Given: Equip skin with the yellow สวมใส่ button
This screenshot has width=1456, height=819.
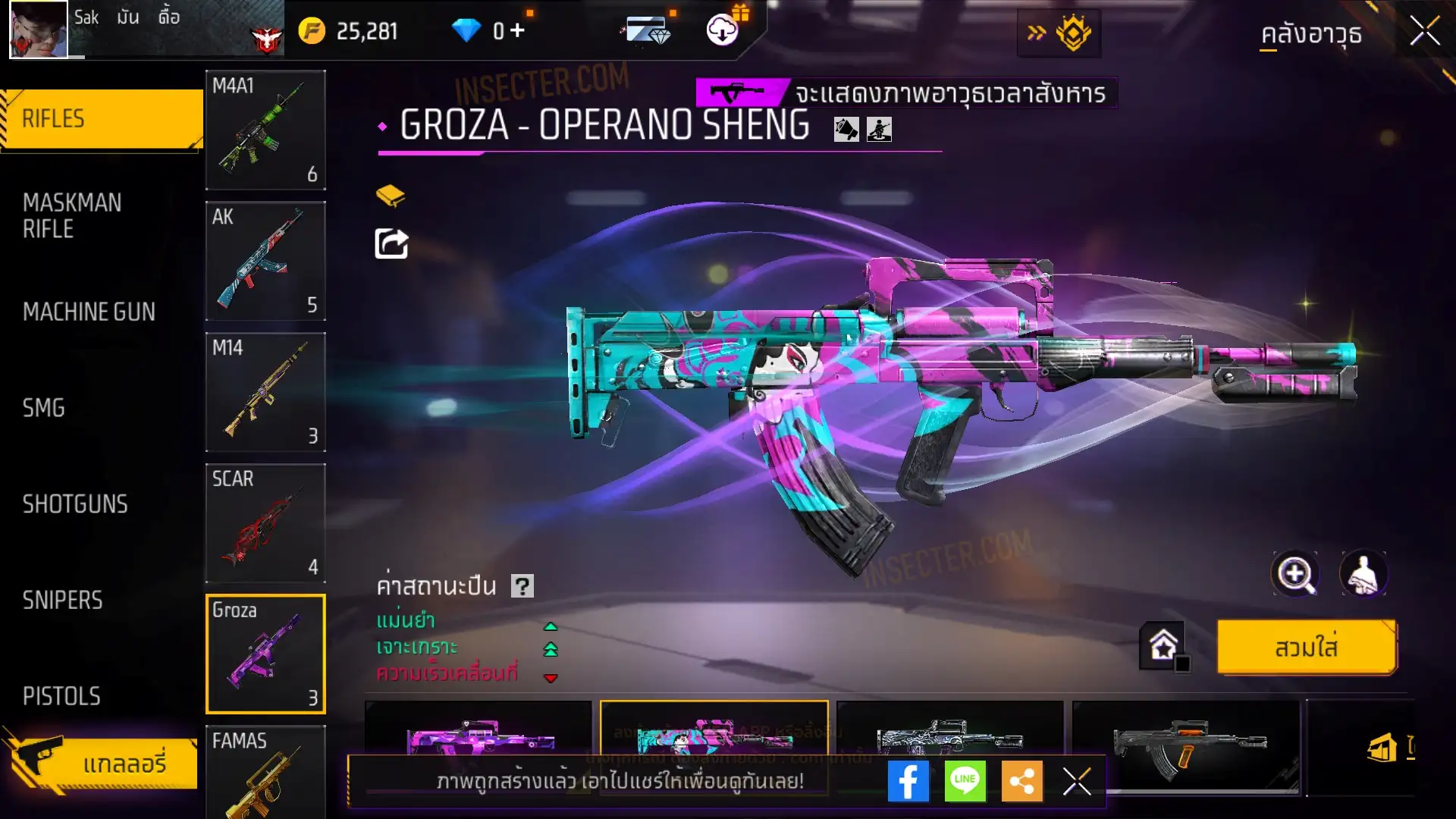Looking at the screenshot, I should click(x=1306, y=648).
